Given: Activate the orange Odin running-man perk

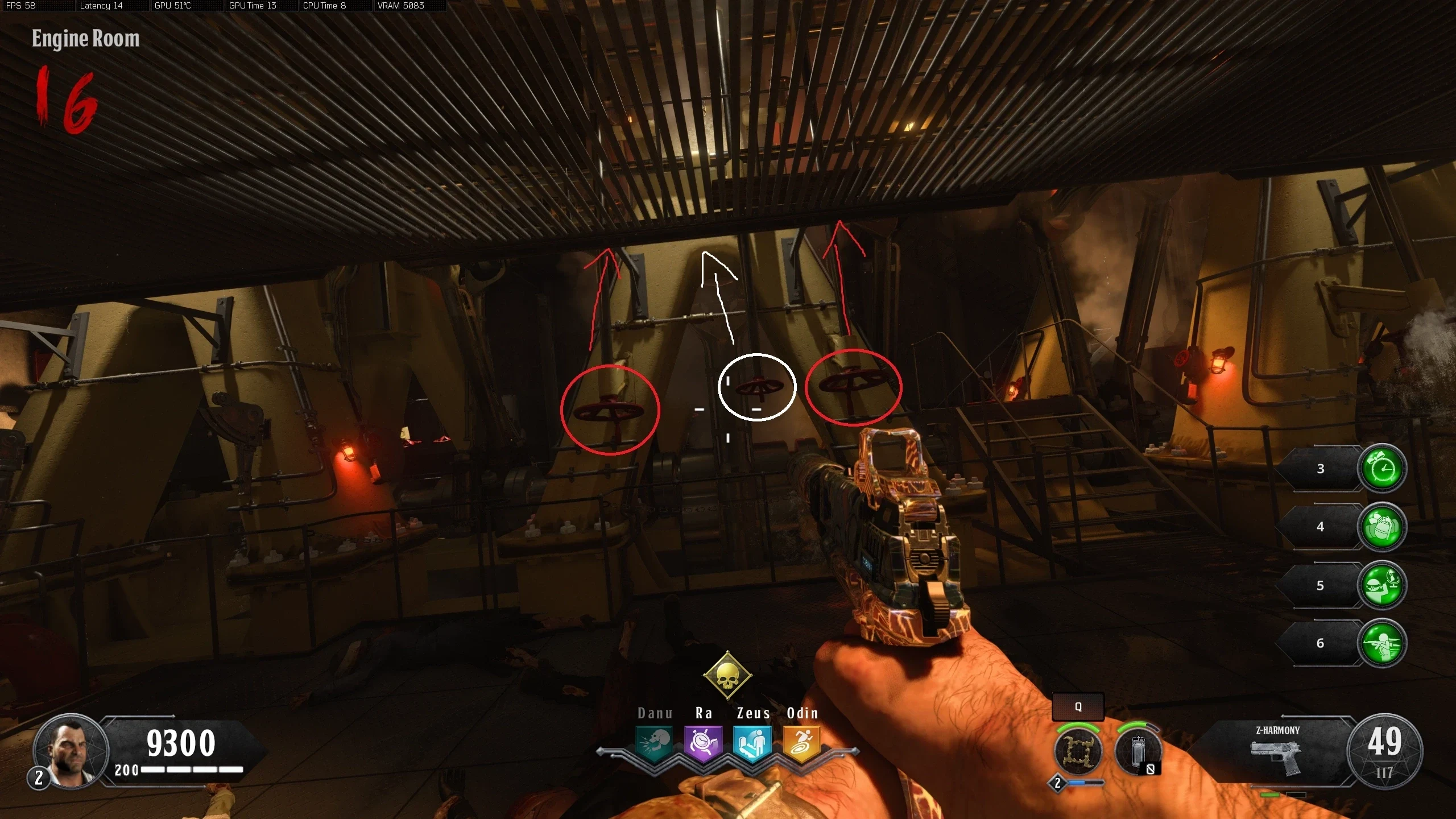Looking at the screenshot, I should (x=801, y=742).
